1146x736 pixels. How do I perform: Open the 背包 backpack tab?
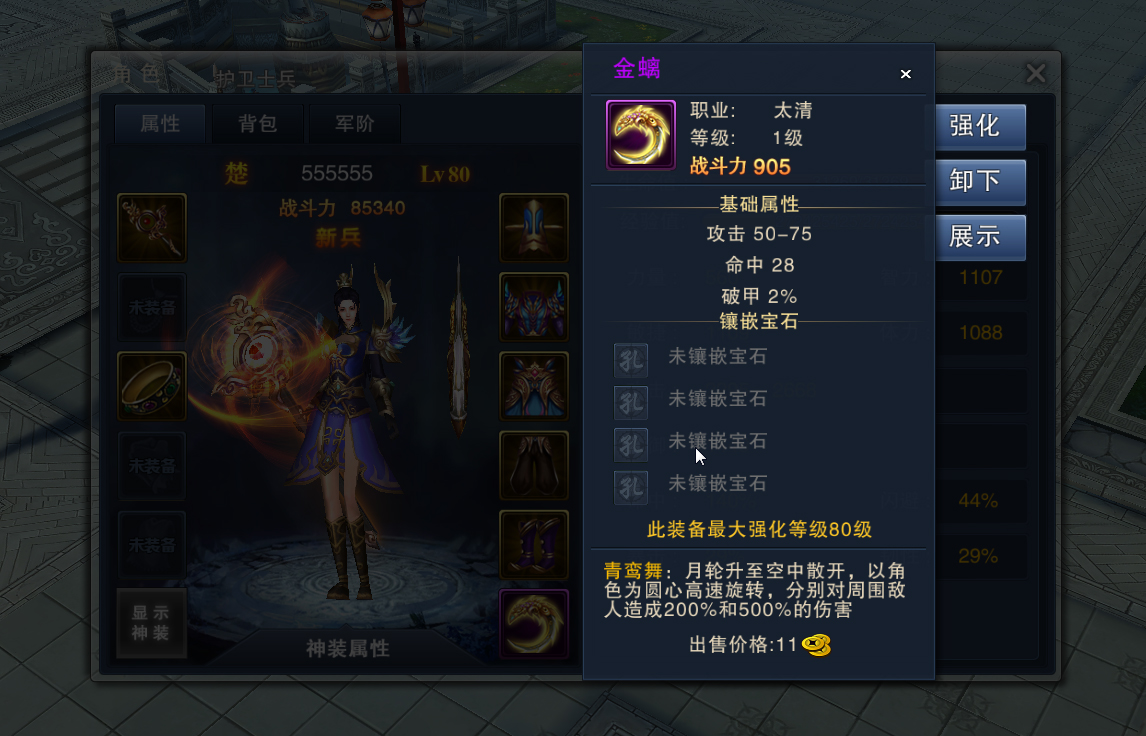coord(257,124)
